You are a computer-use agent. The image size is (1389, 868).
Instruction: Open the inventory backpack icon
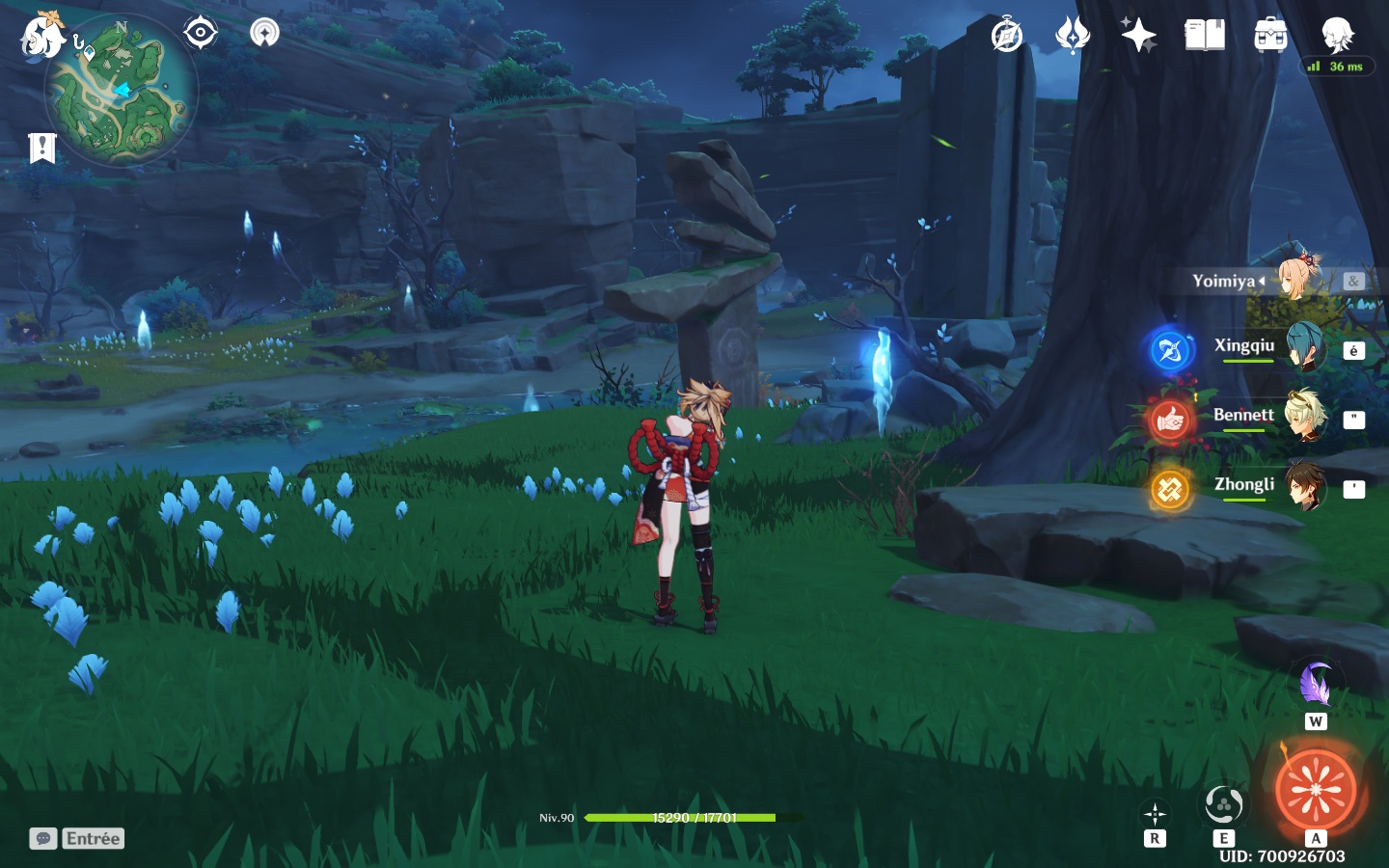coord(1270,36)
